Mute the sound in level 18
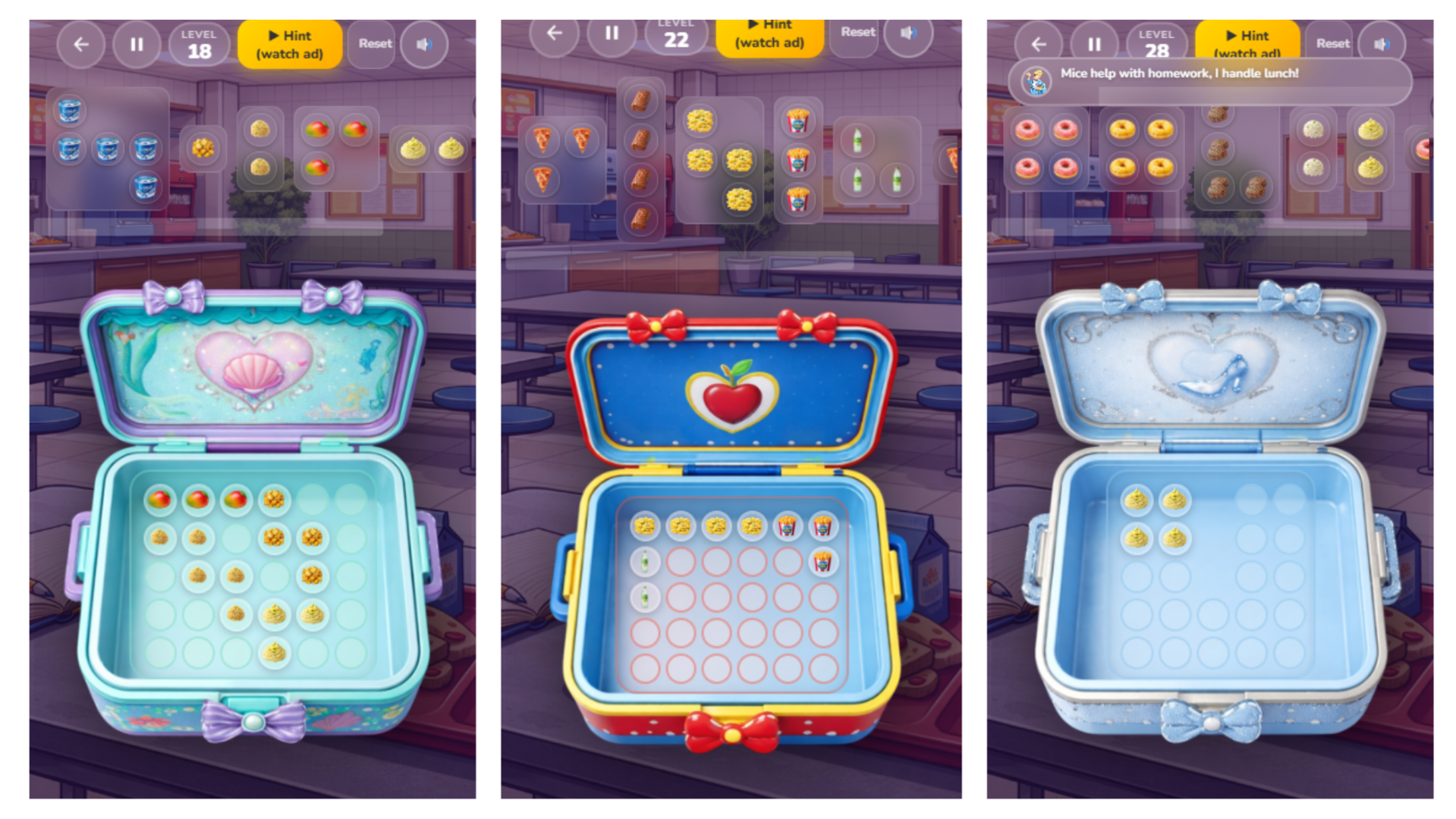Screen dimensions: 1456x819 pyautogui.click(x=425, y=43)
